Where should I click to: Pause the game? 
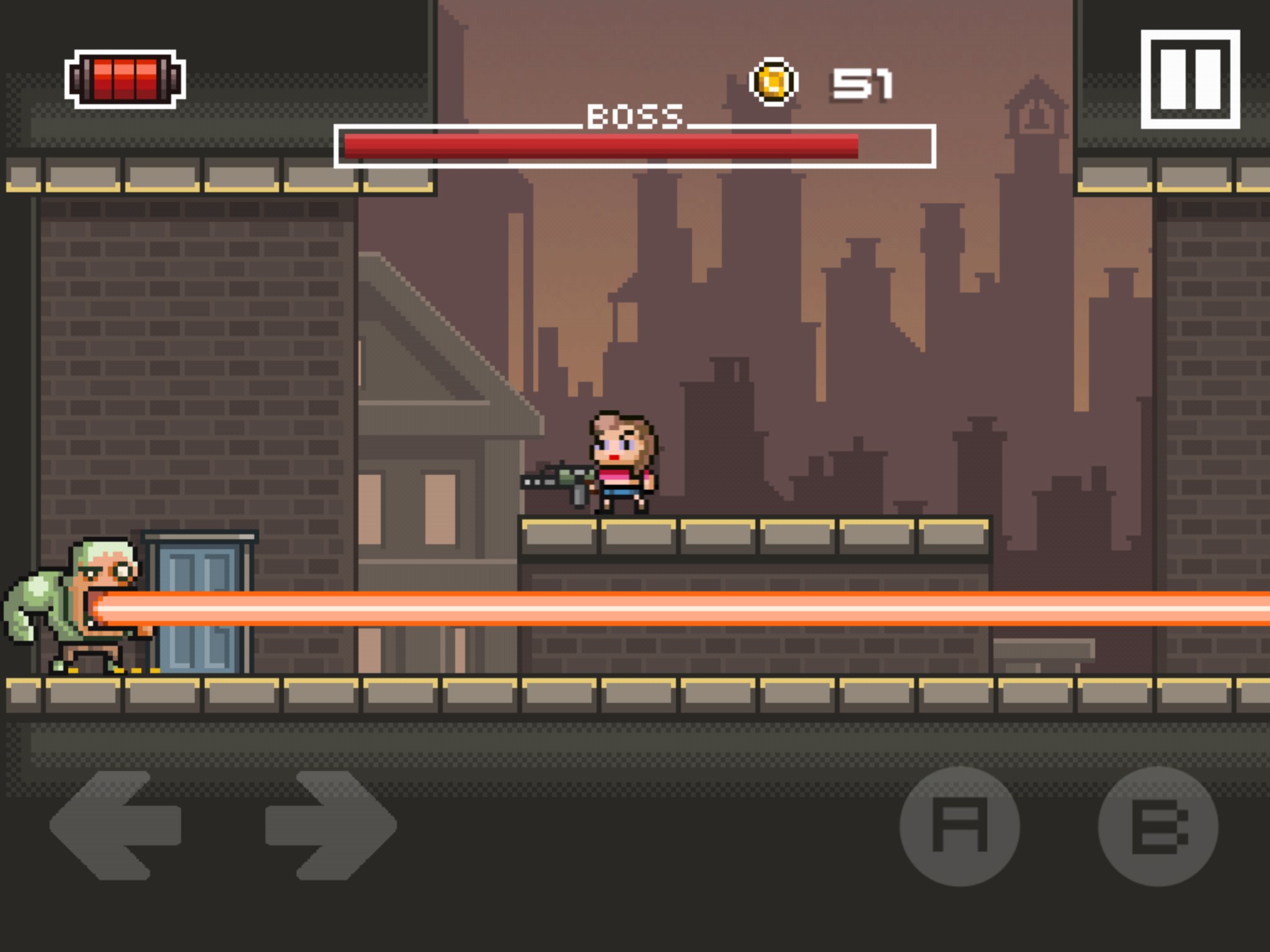click(1190, 79)
